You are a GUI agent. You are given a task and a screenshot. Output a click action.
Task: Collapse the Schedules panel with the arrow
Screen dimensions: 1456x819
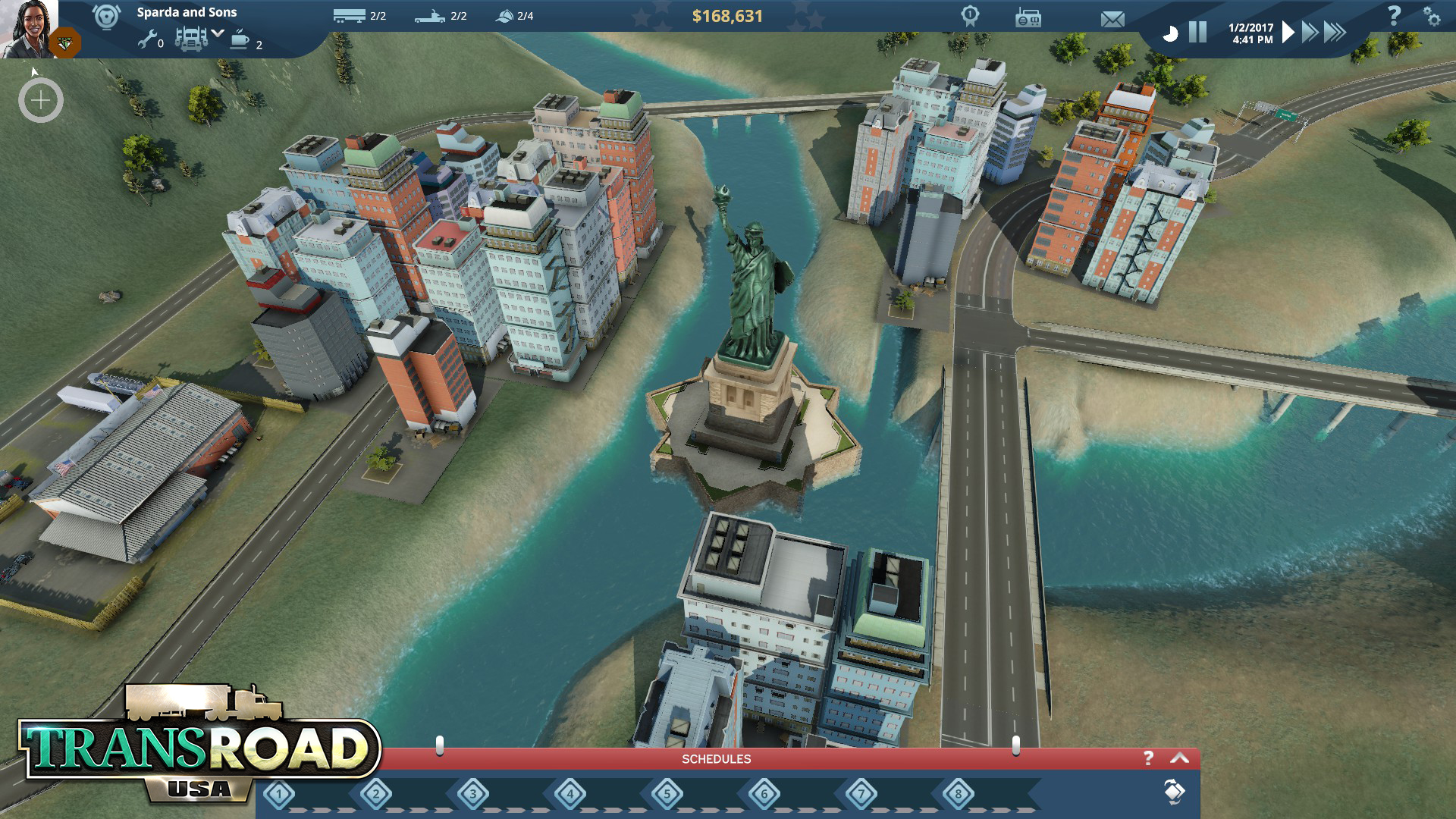coord(1180,758)
